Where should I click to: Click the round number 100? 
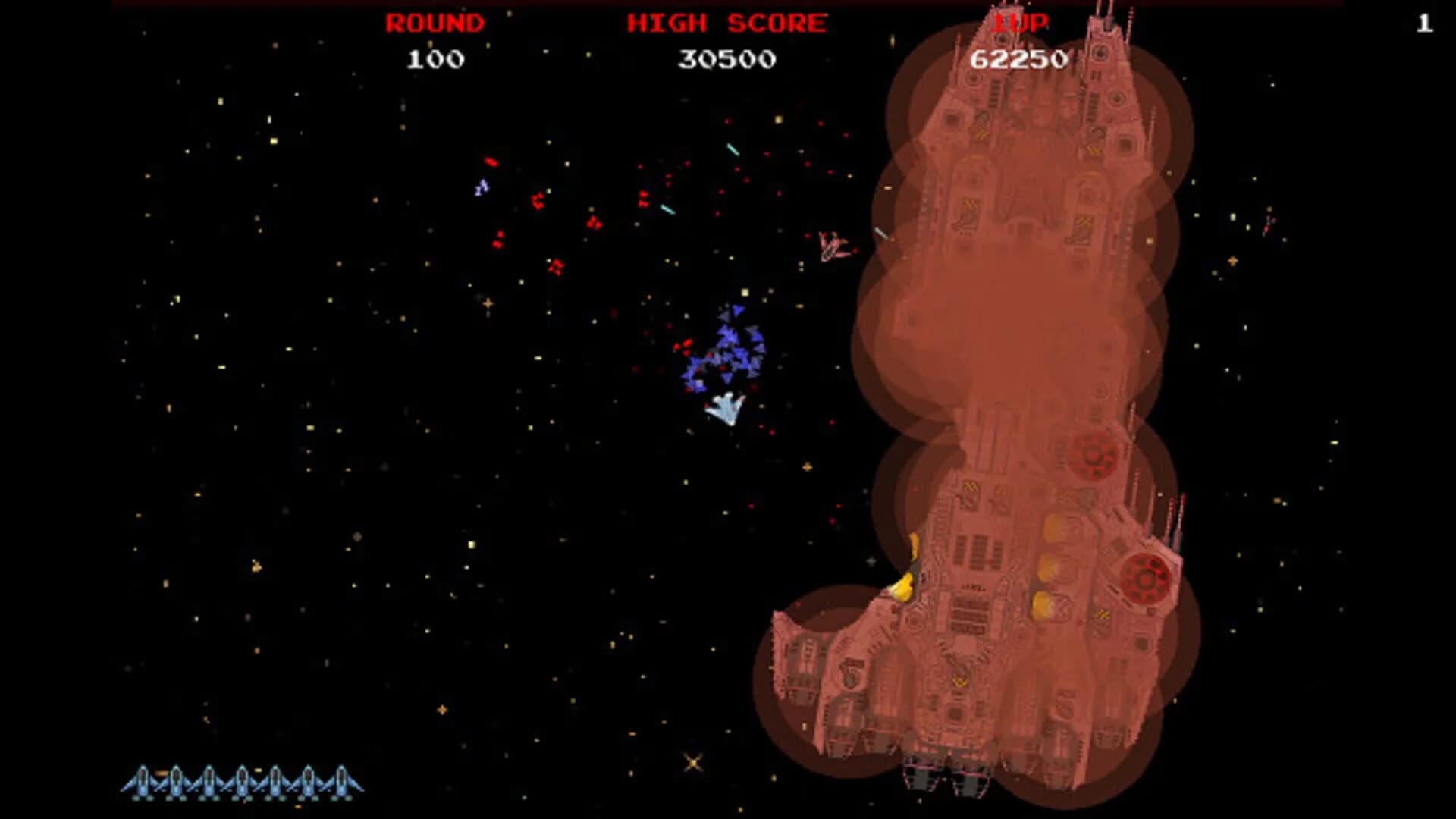pyautogui.click(x=435, y=55)
